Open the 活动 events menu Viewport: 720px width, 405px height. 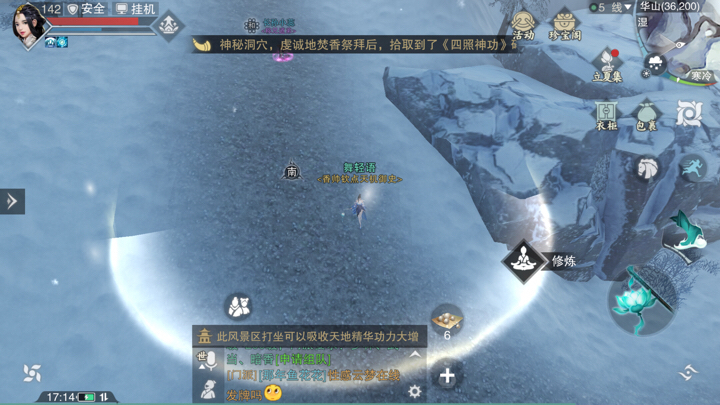[523, 25]
